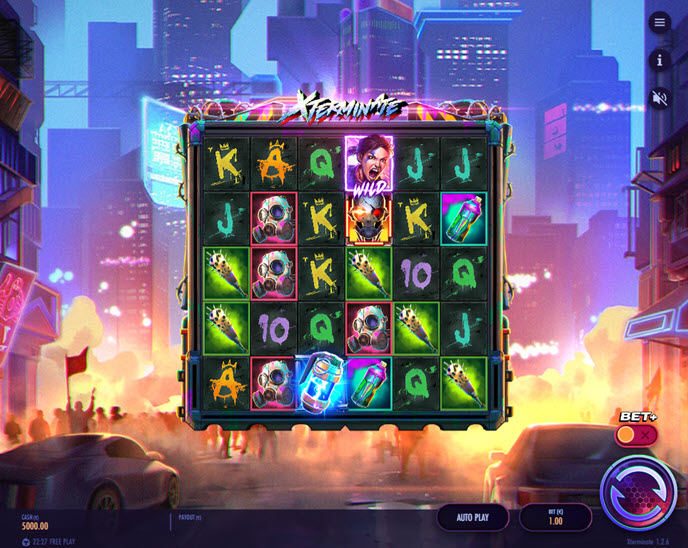
Task: Change the bet amount
Action: click(555, 517)
